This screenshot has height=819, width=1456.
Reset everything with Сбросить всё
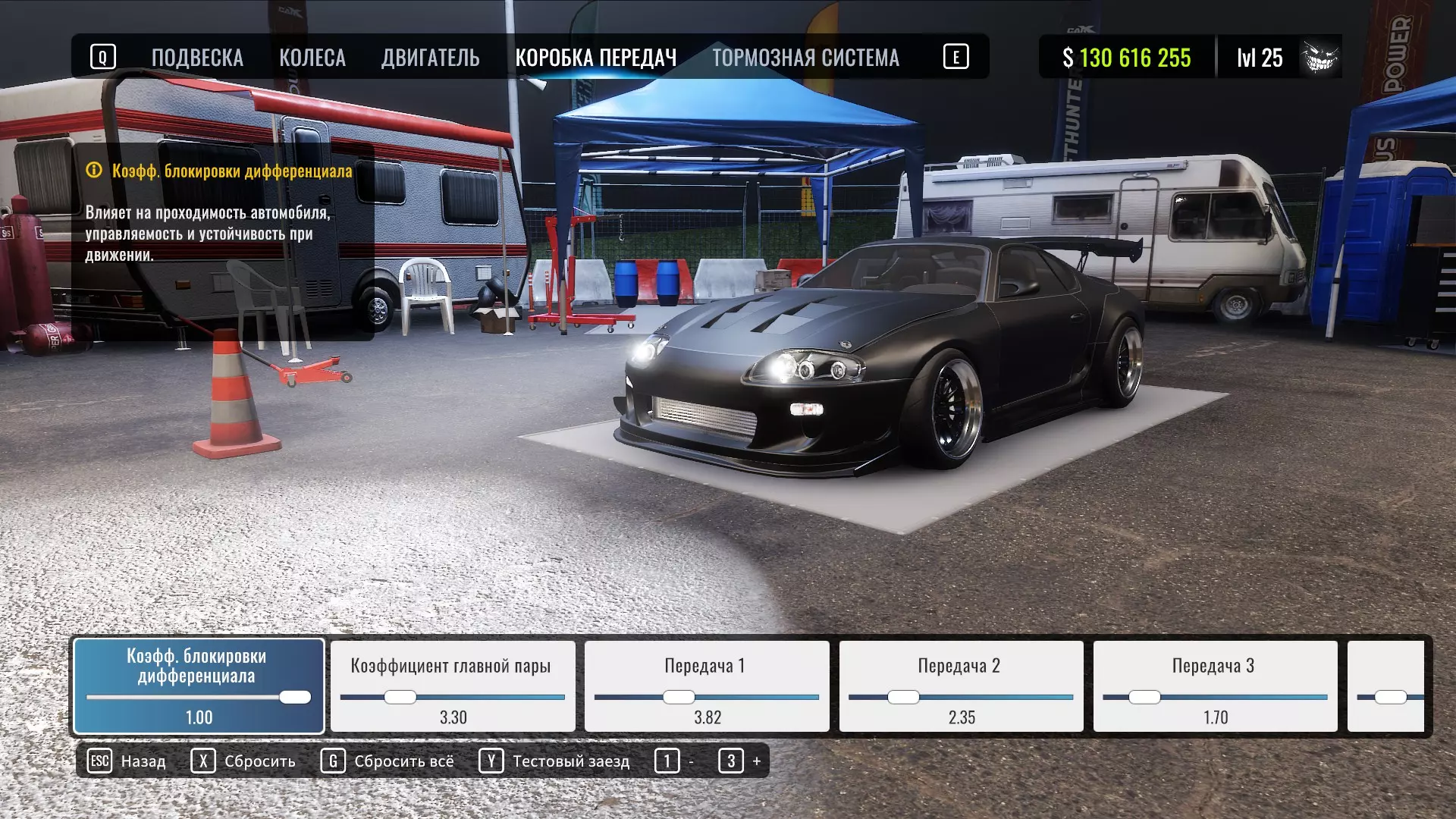click(388, 761)
